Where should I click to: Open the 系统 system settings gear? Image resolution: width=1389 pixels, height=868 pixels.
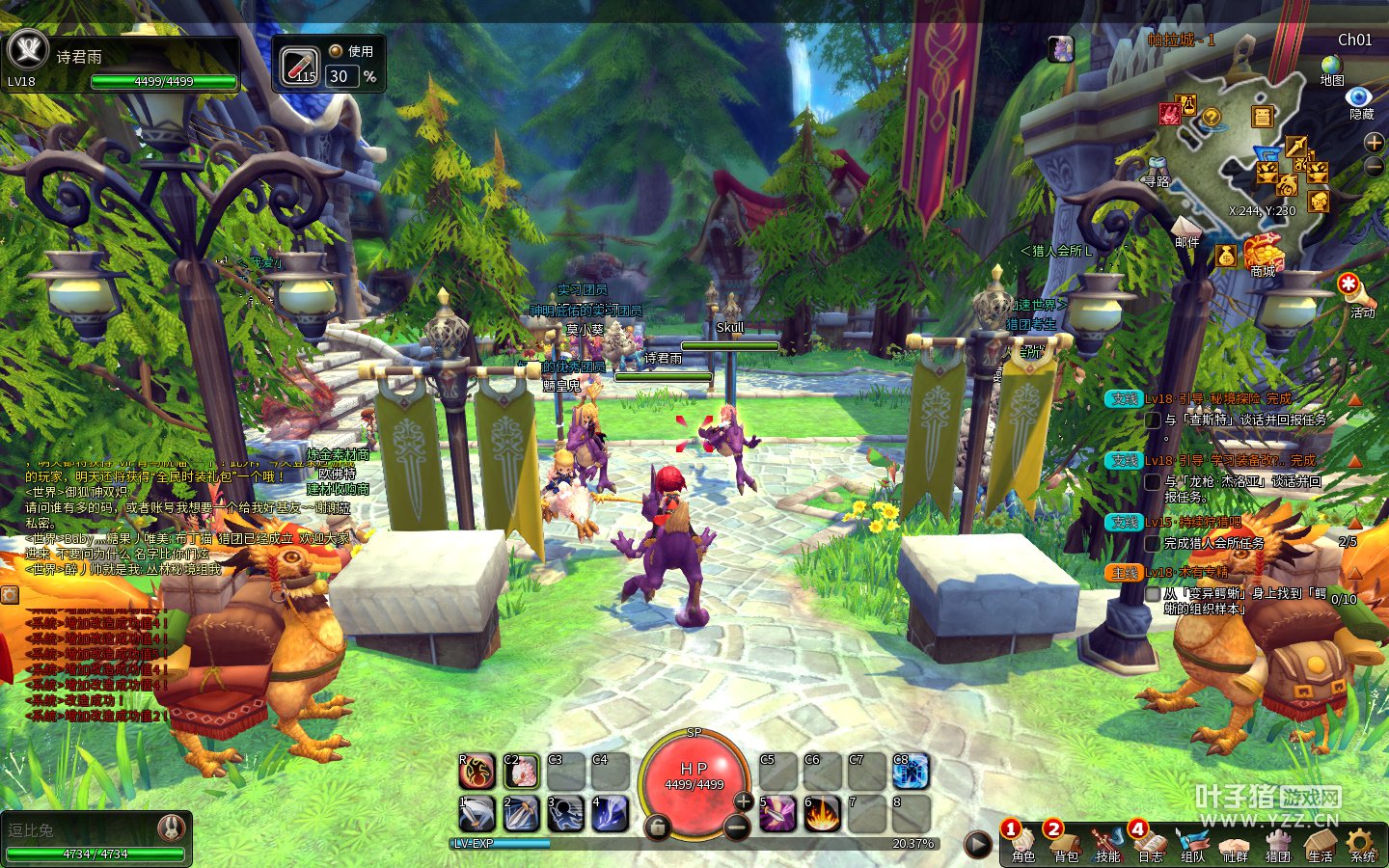pos(1362,842)
